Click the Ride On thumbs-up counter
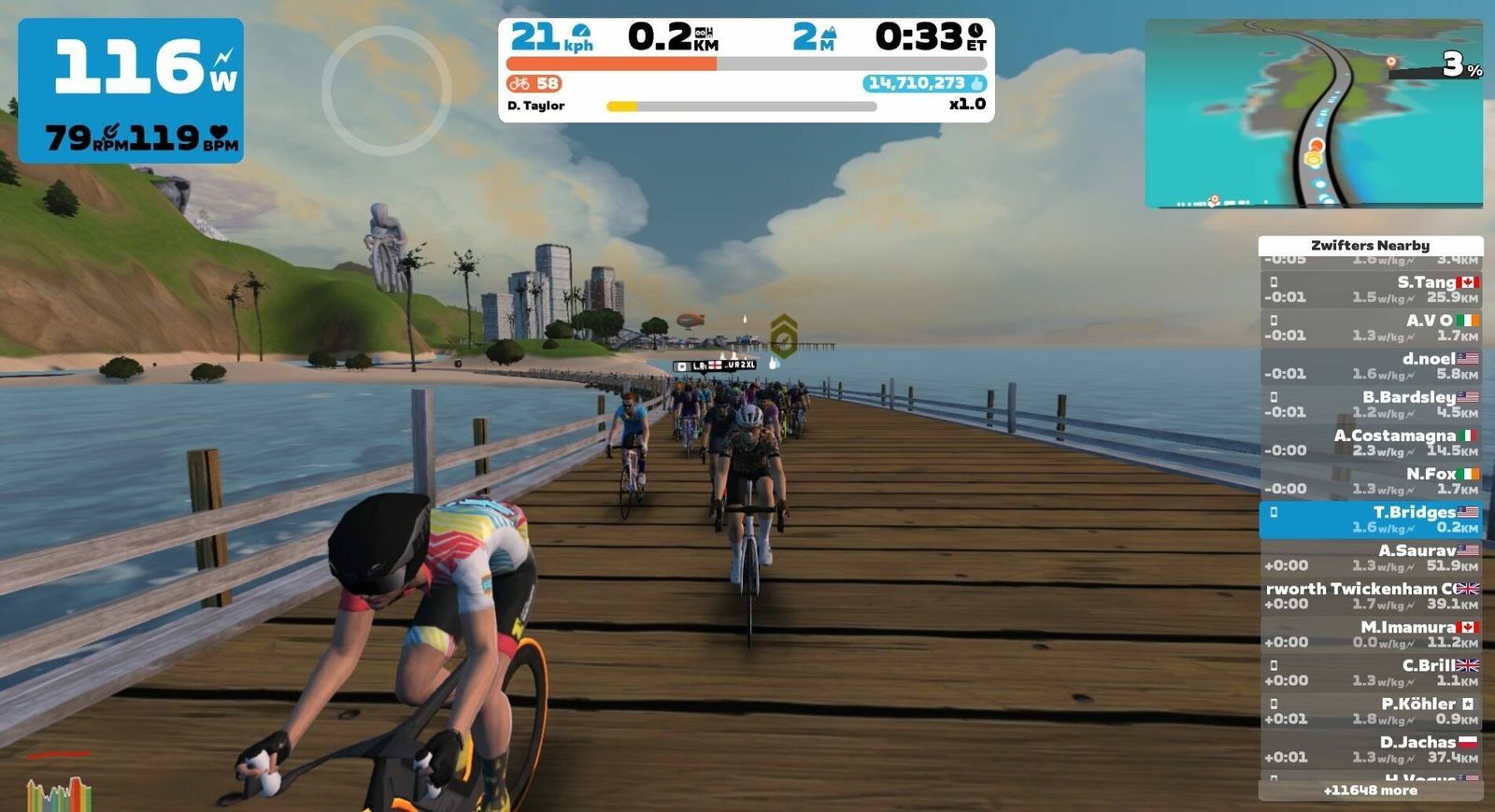This screenshot has width=1495, height=812. coord(923,83)
